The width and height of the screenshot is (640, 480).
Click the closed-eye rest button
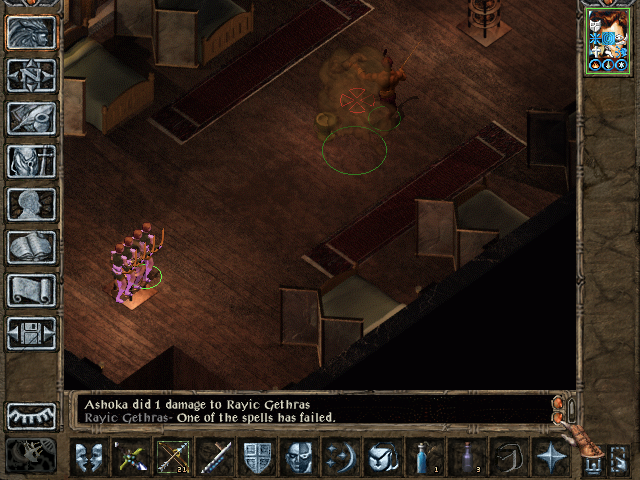31,416
